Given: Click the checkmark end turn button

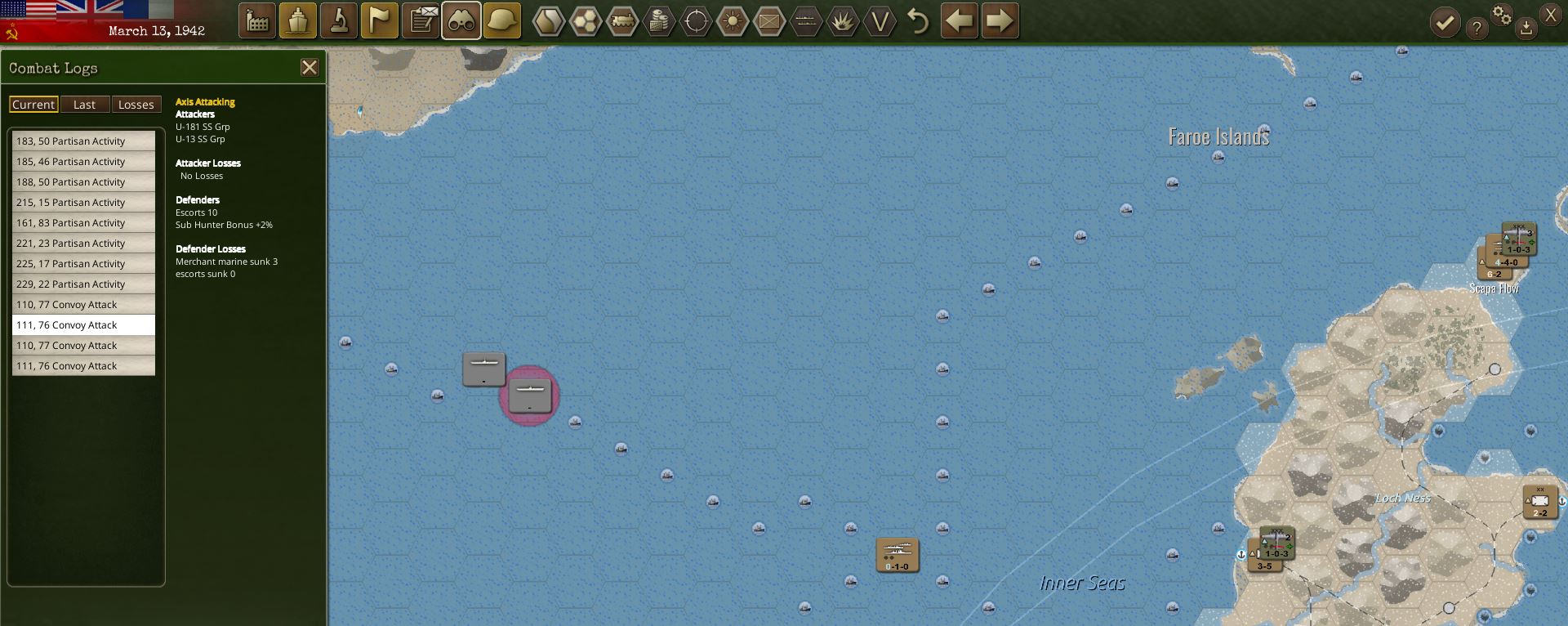Looking at the screenshot, I should pos(1445,22).
